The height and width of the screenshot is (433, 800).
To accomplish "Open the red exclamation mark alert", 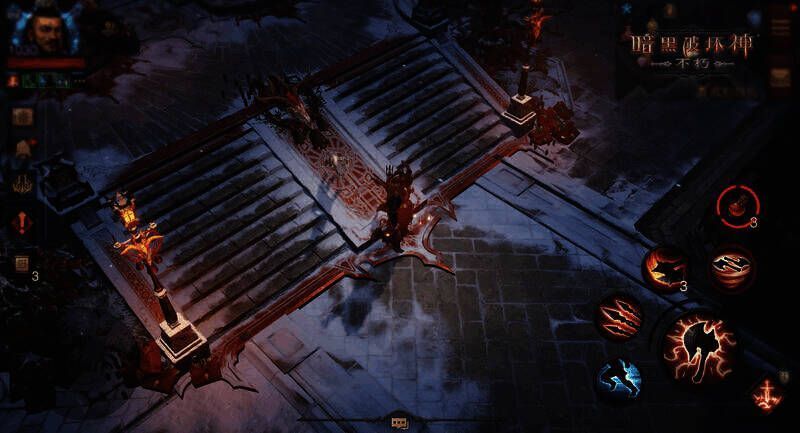I will coord(21,222).
